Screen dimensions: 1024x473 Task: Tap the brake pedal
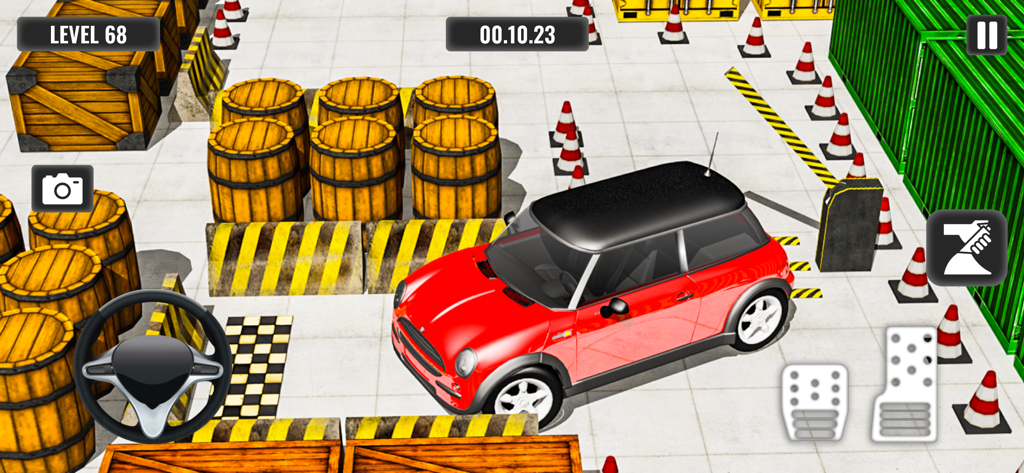click(814, 401)
